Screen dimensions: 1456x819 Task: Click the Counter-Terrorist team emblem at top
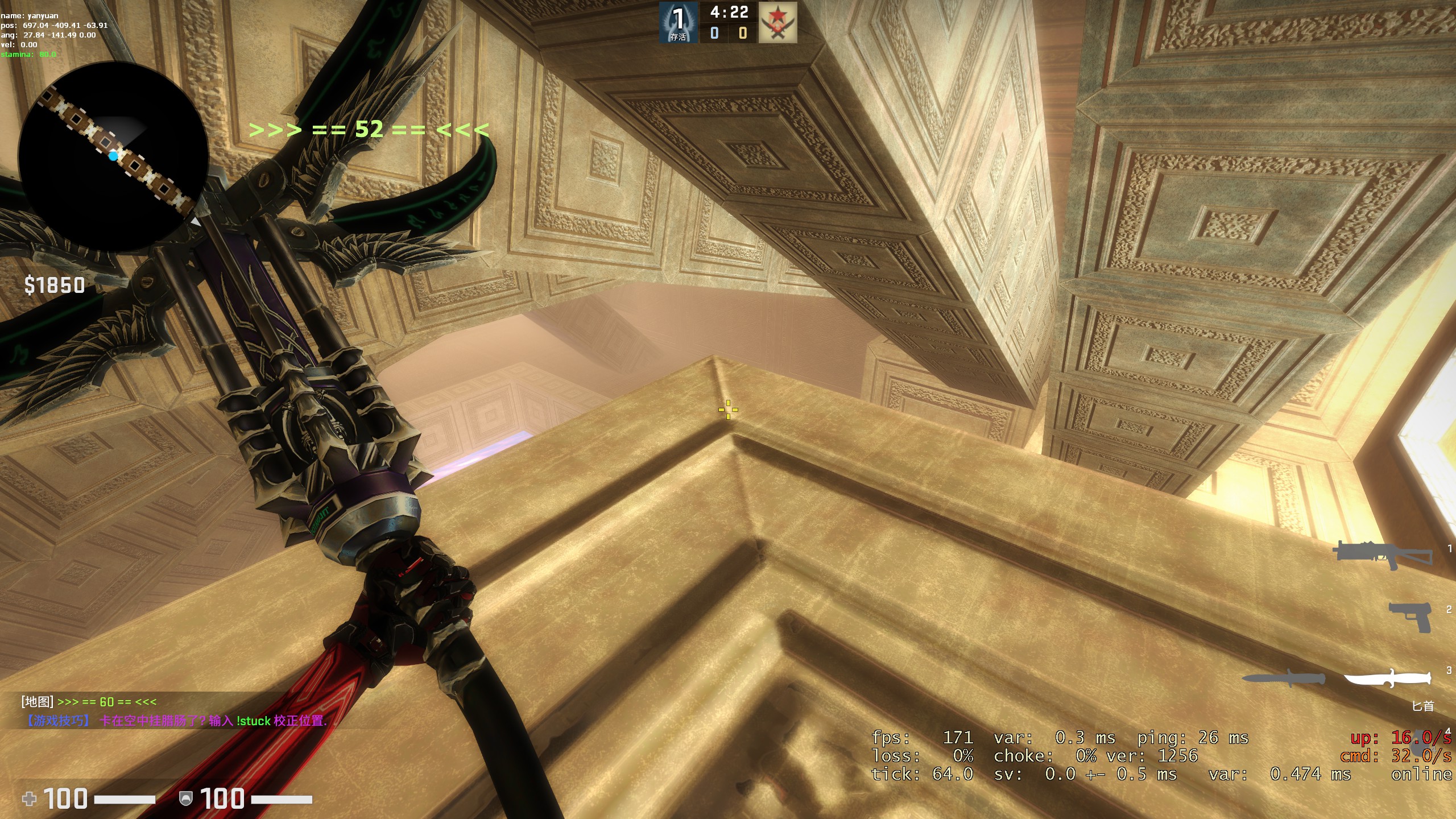coord(679,22)
